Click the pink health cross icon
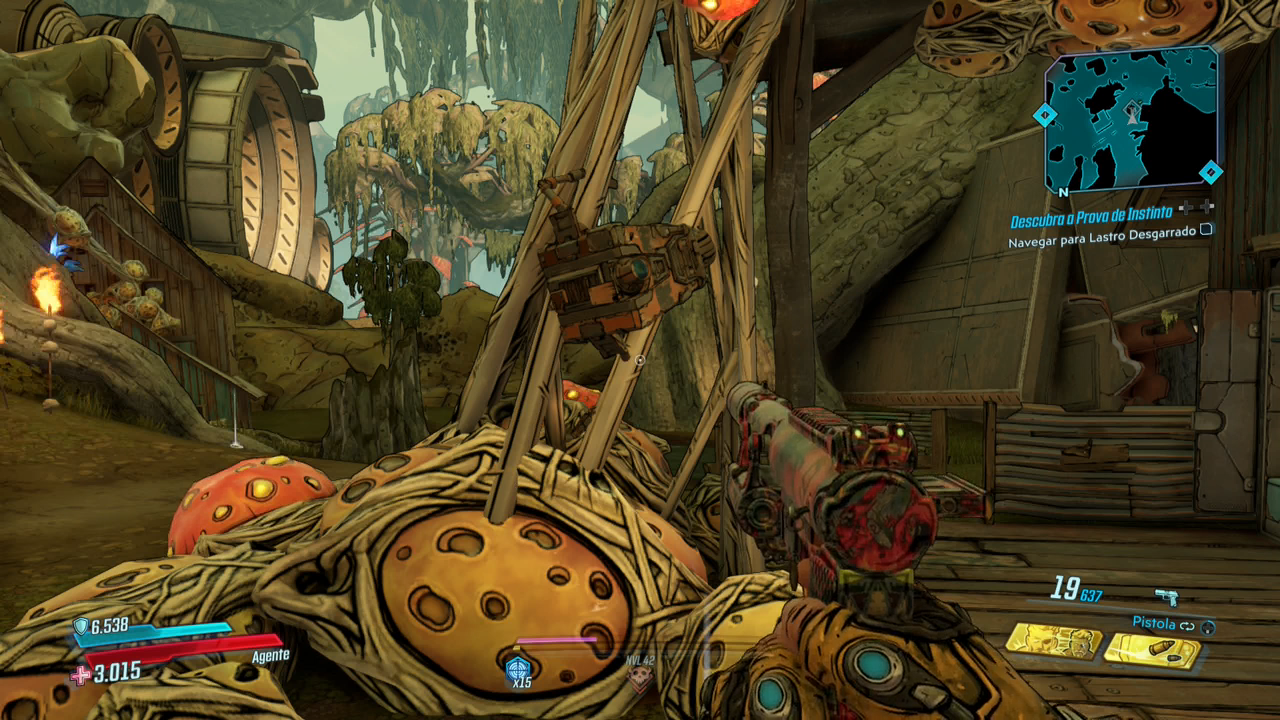 (x=81, y=675)
